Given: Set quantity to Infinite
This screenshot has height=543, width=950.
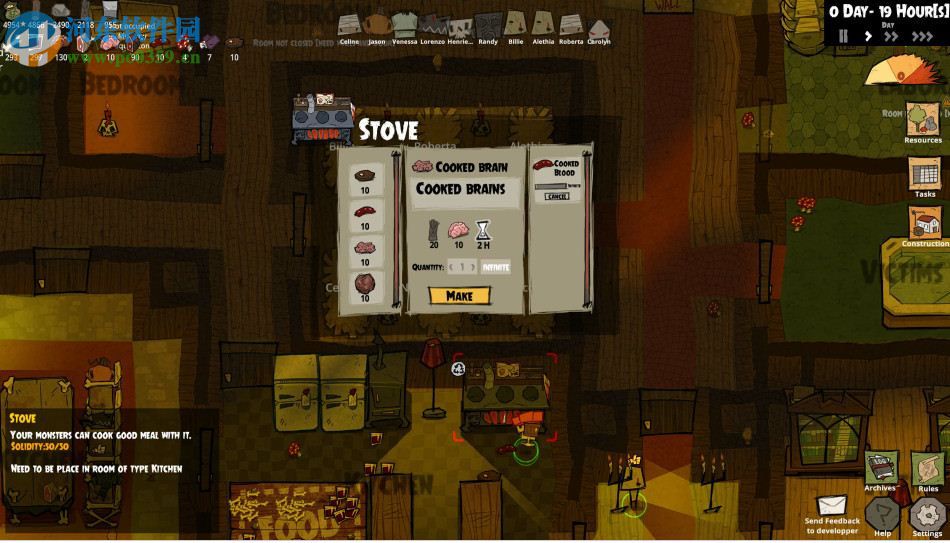Looking at the screenshot, I should [x=495, y=267].
